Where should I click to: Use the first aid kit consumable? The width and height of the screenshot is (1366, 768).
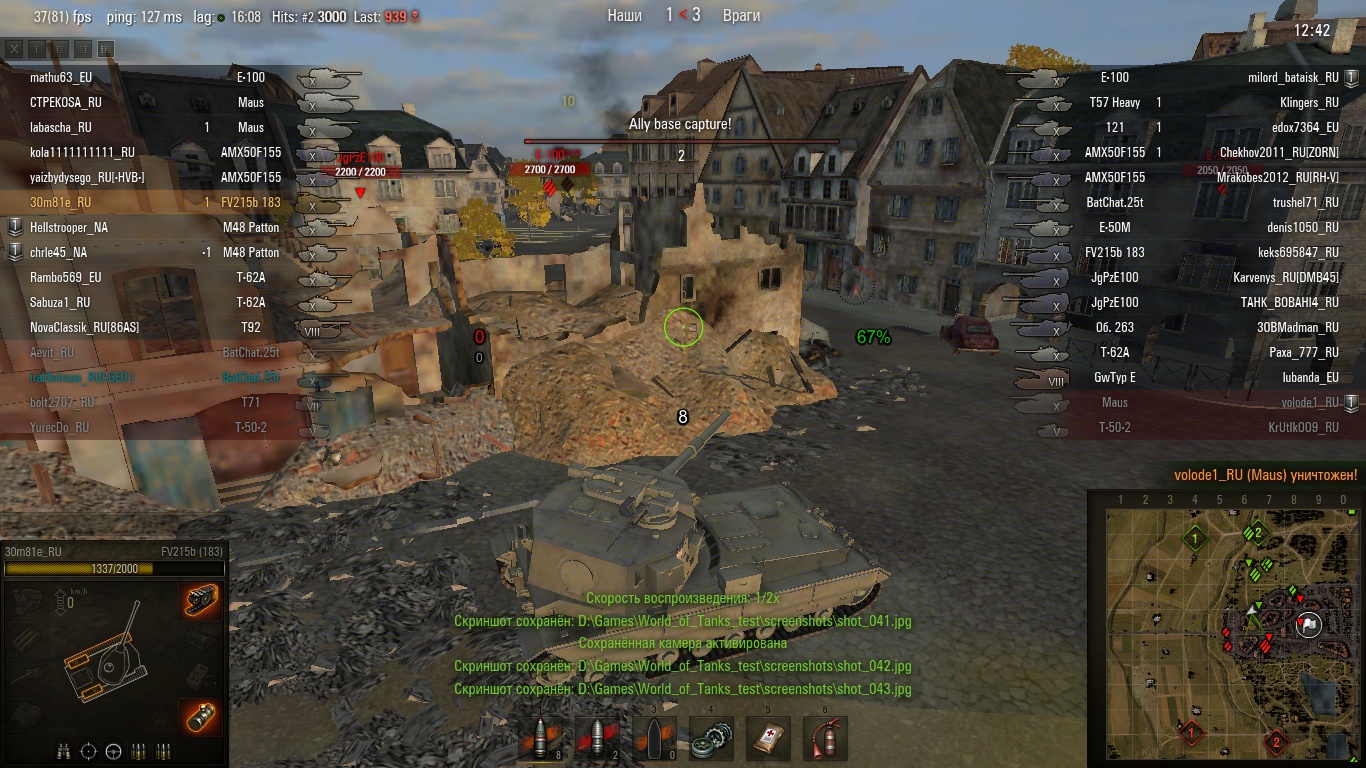(x=768, y=738)
